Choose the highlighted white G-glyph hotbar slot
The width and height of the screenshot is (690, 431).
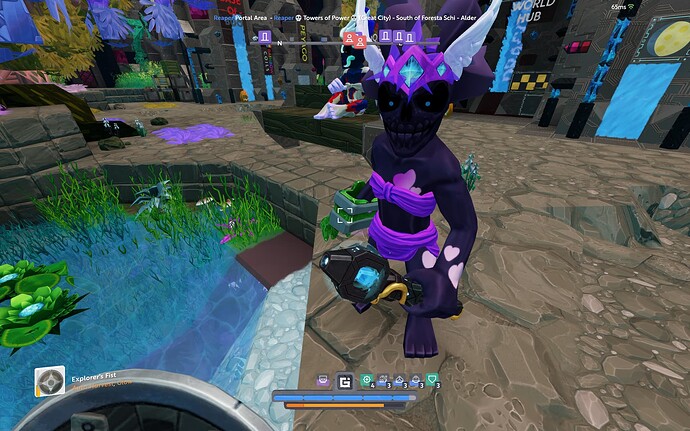(x=345, y=380)
